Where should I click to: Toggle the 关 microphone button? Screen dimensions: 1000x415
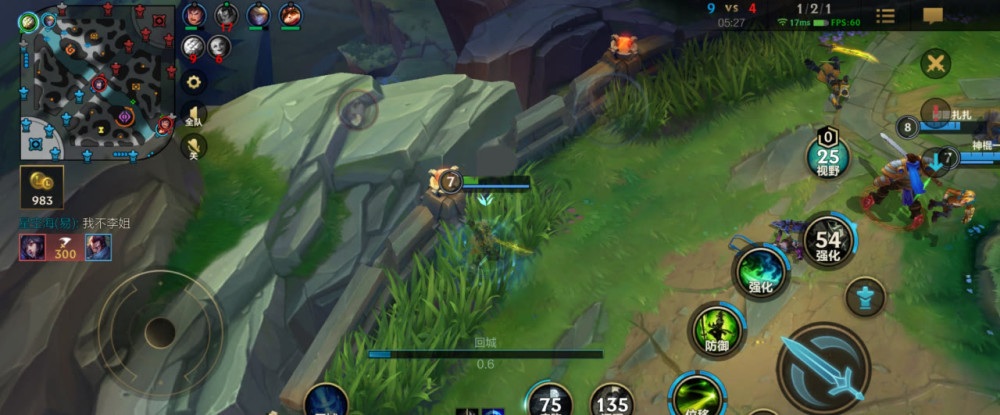pos(194,148)
